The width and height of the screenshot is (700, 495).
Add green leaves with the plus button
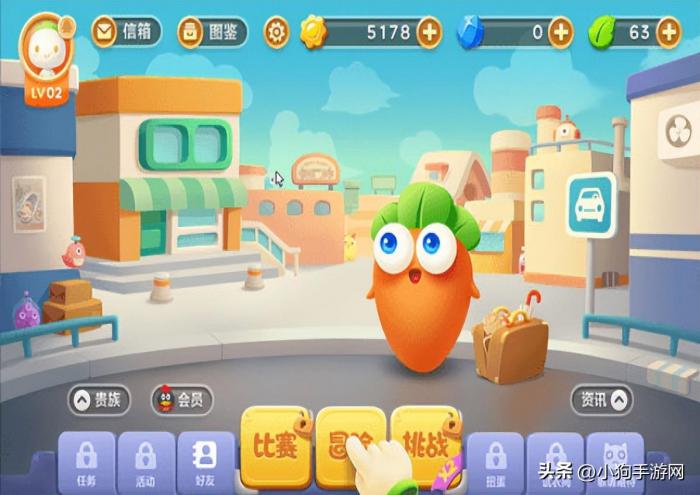[x=668, y=32]
